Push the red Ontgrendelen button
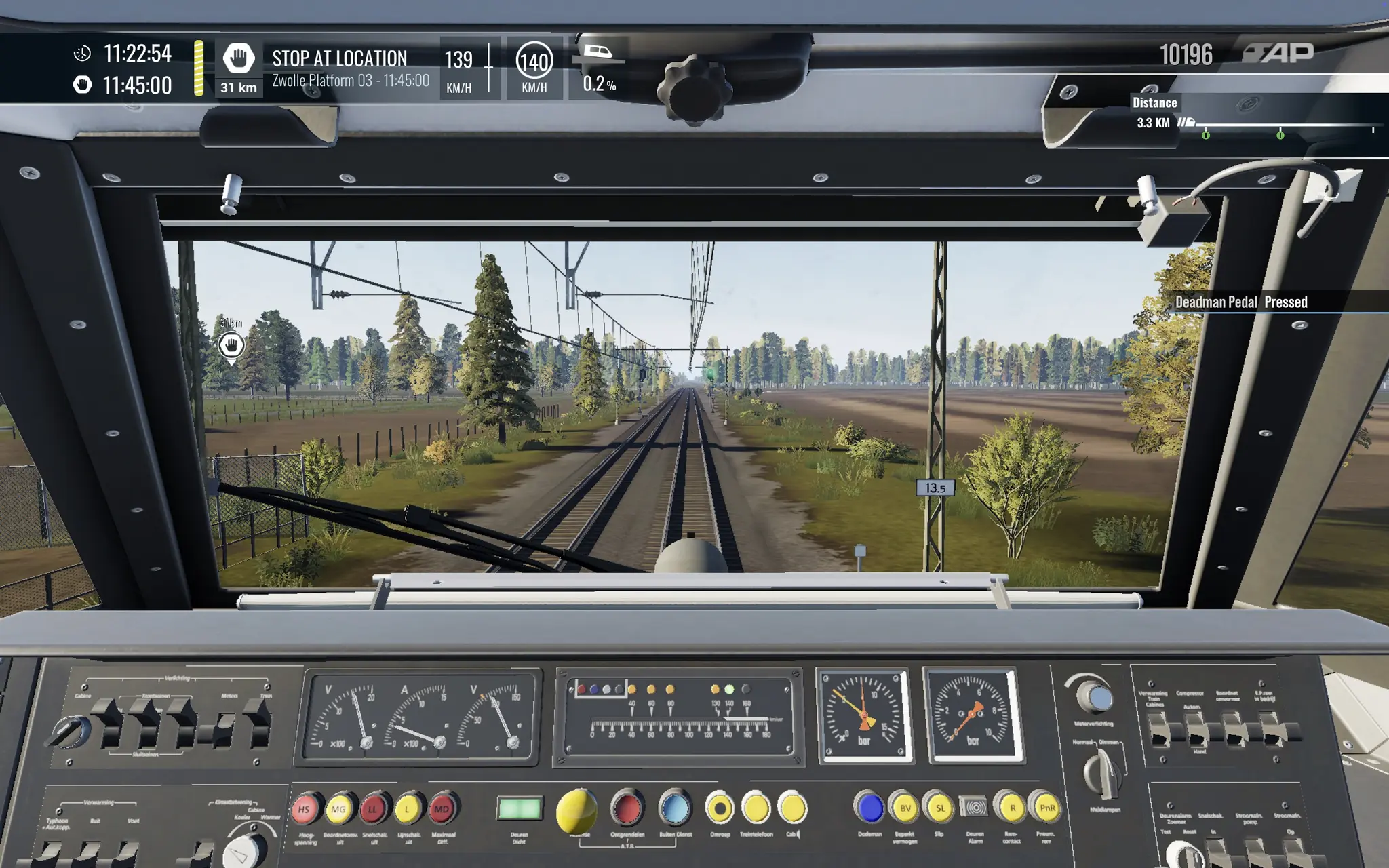1389x868 pixels. pos(626,808)
